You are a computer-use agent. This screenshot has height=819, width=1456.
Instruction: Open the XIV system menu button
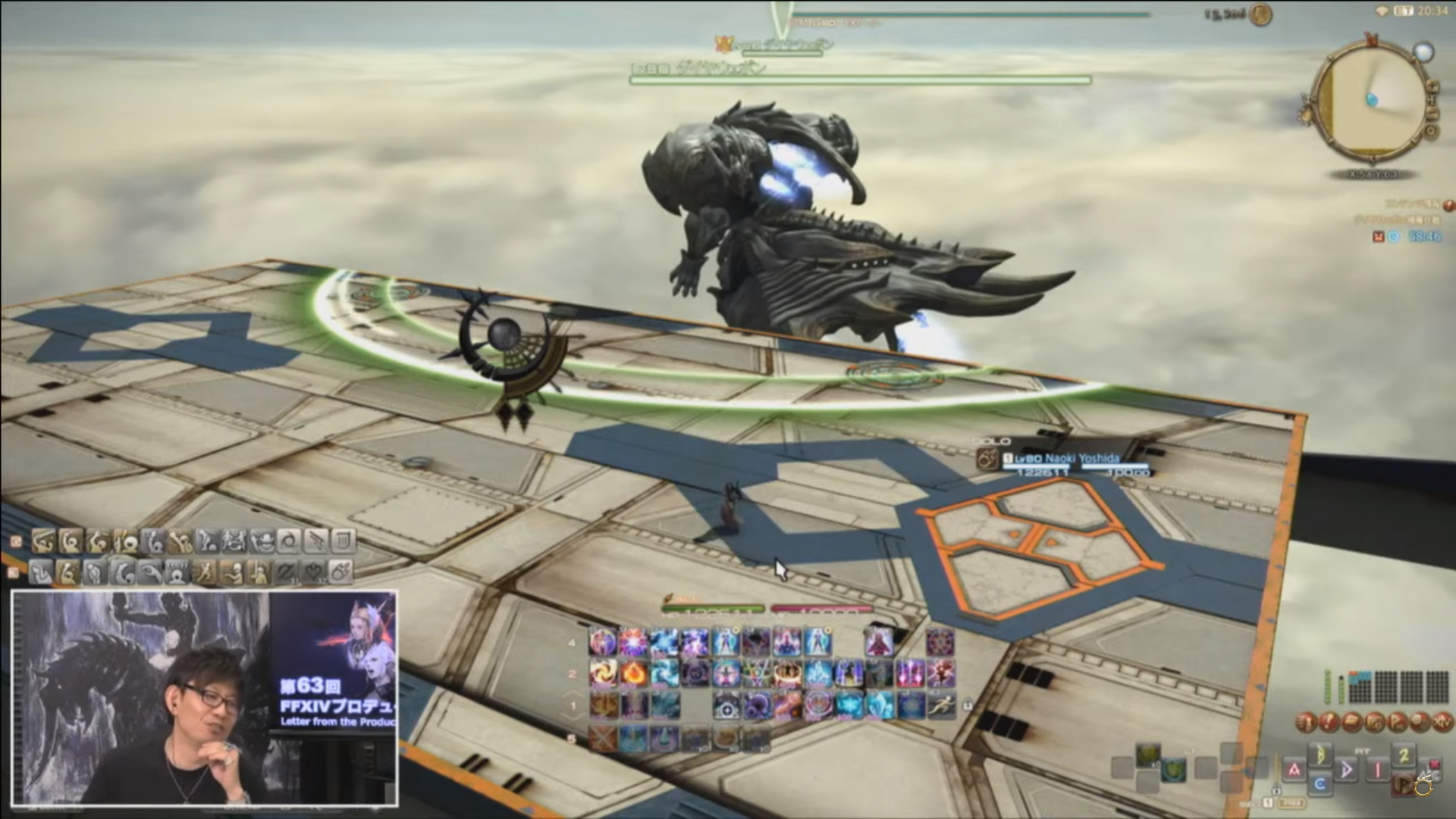pos(1441,723)
